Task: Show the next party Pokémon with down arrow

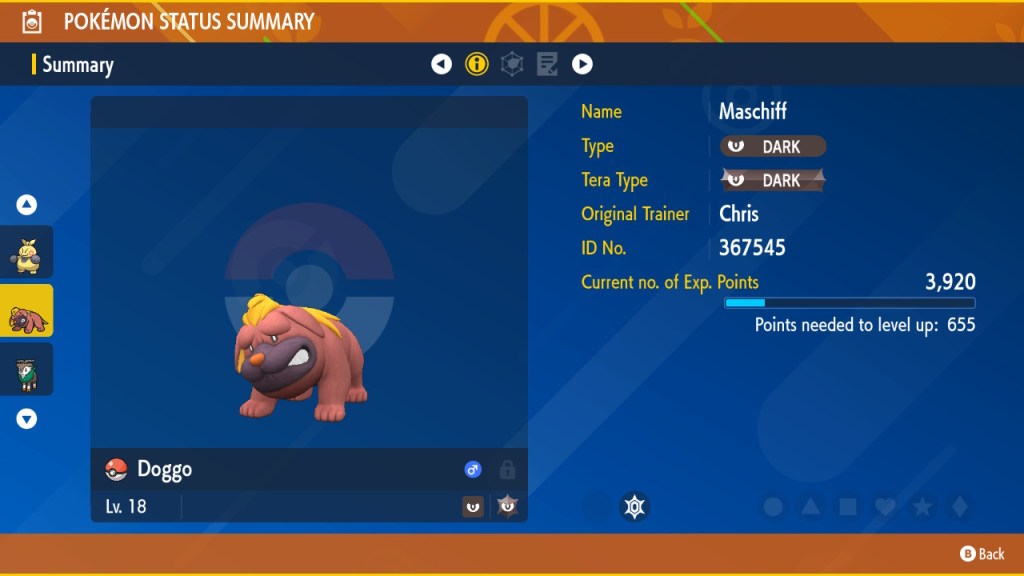Action: [x=27, y=419]
